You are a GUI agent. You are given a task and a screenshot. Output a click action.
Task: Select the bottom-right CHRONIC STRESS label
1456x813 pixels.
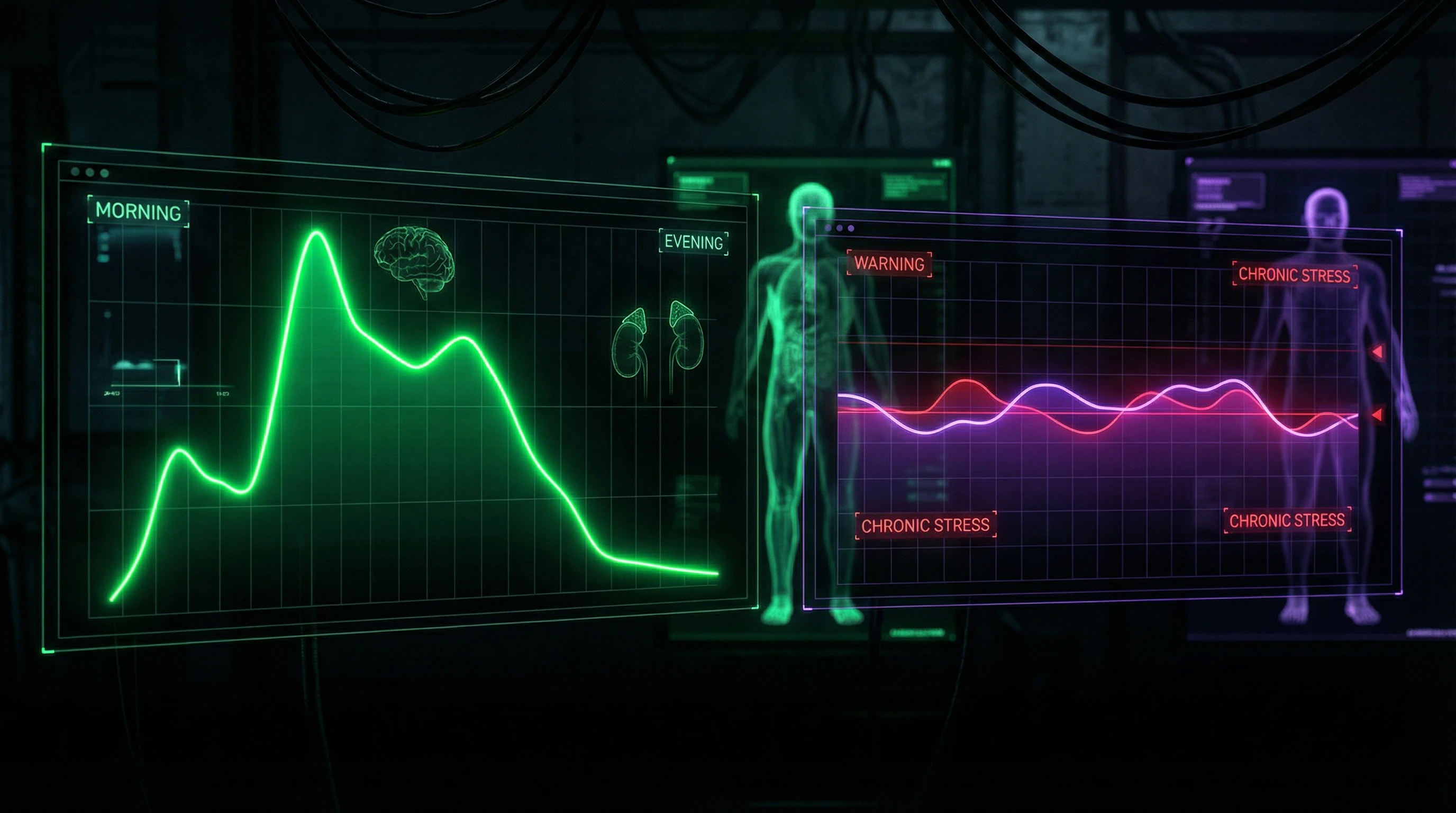point(1287,520)
